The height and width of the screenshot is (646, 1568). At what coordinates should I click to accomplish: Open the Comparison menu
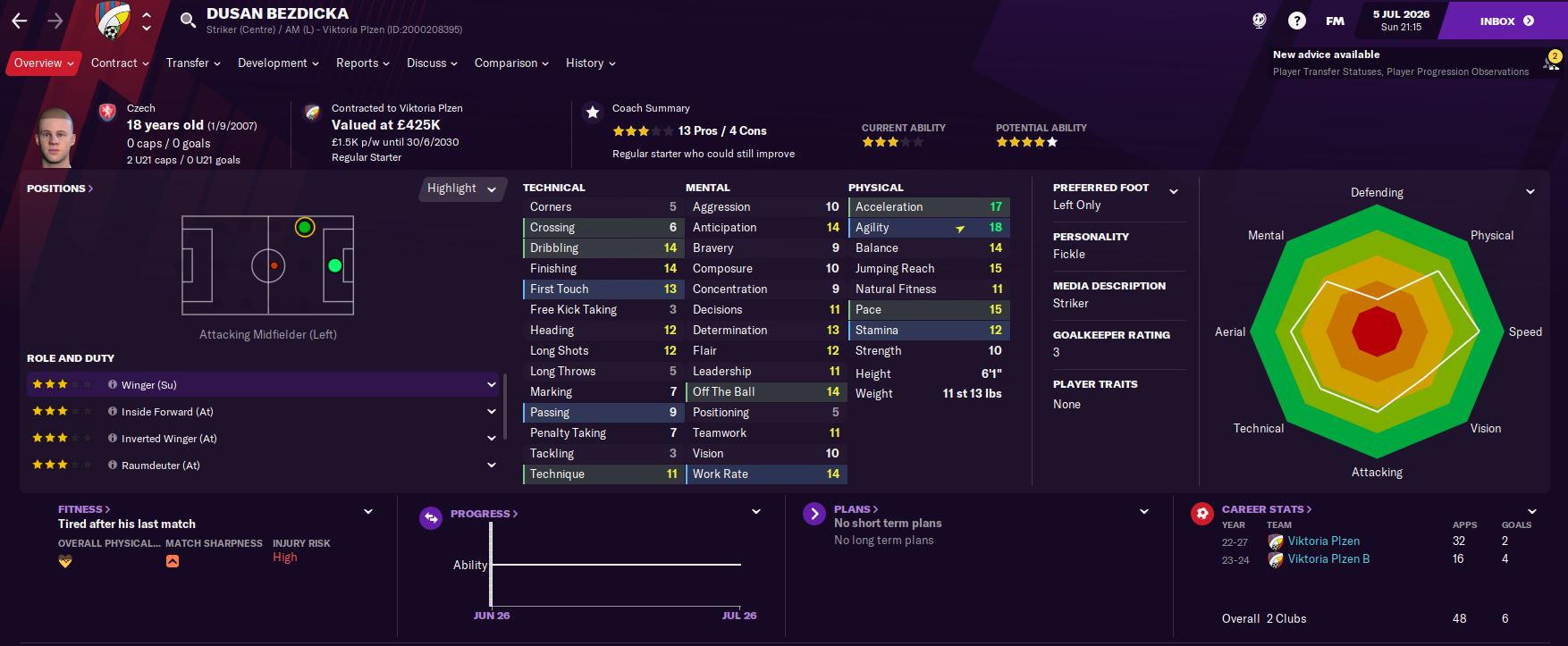[511, 63]
